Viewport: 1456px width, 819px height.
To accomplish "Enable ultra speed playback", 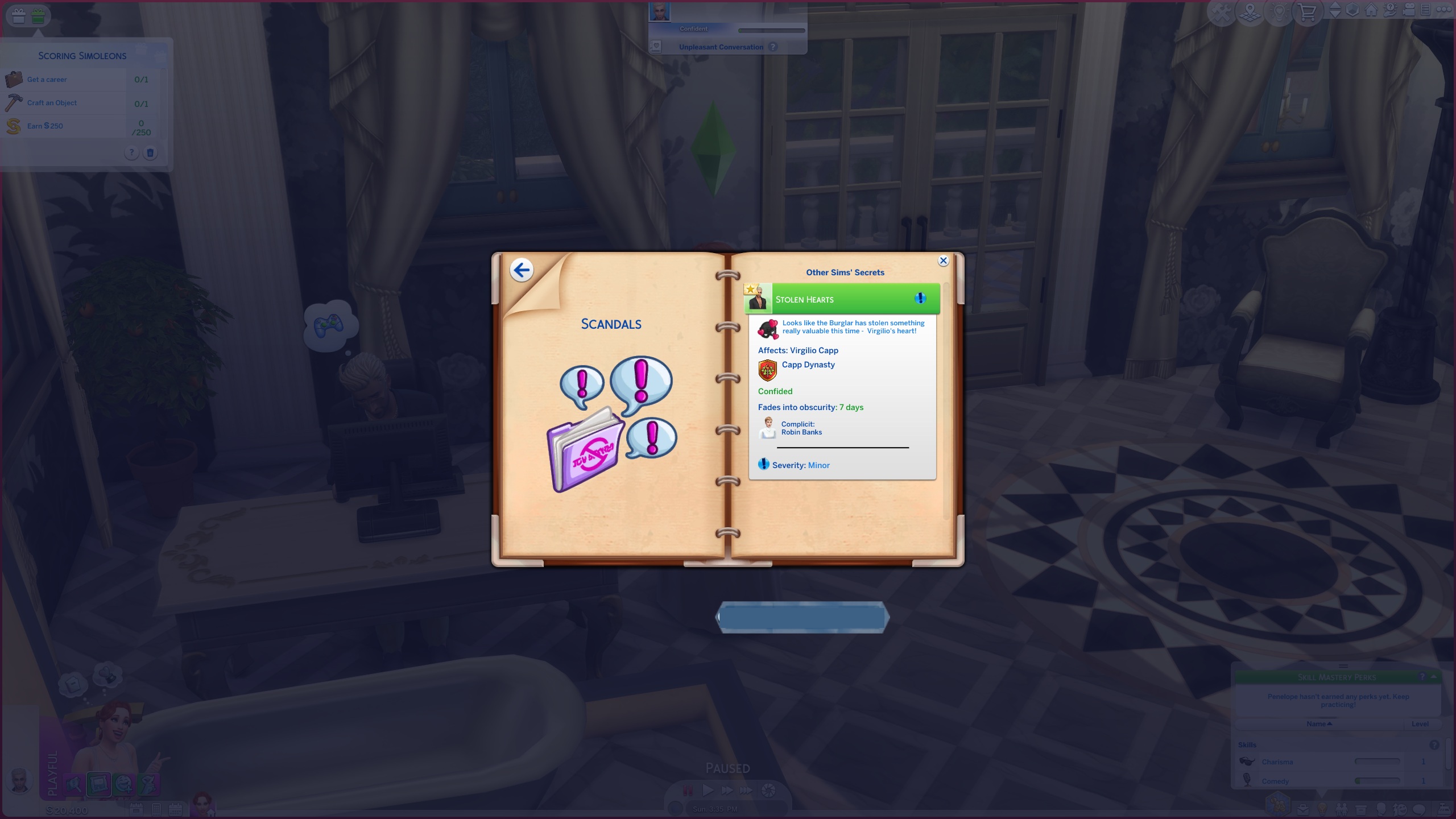I will (x=747, y=790).
